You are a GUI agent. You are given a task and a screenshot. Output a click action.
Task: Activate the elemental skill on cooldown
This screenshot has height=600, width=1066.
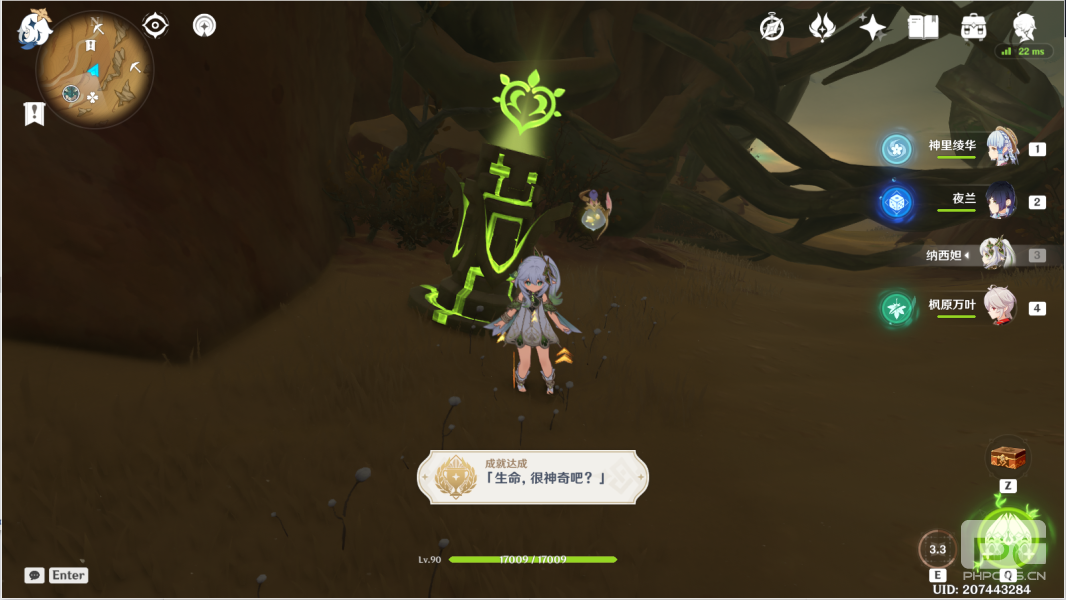938,549
